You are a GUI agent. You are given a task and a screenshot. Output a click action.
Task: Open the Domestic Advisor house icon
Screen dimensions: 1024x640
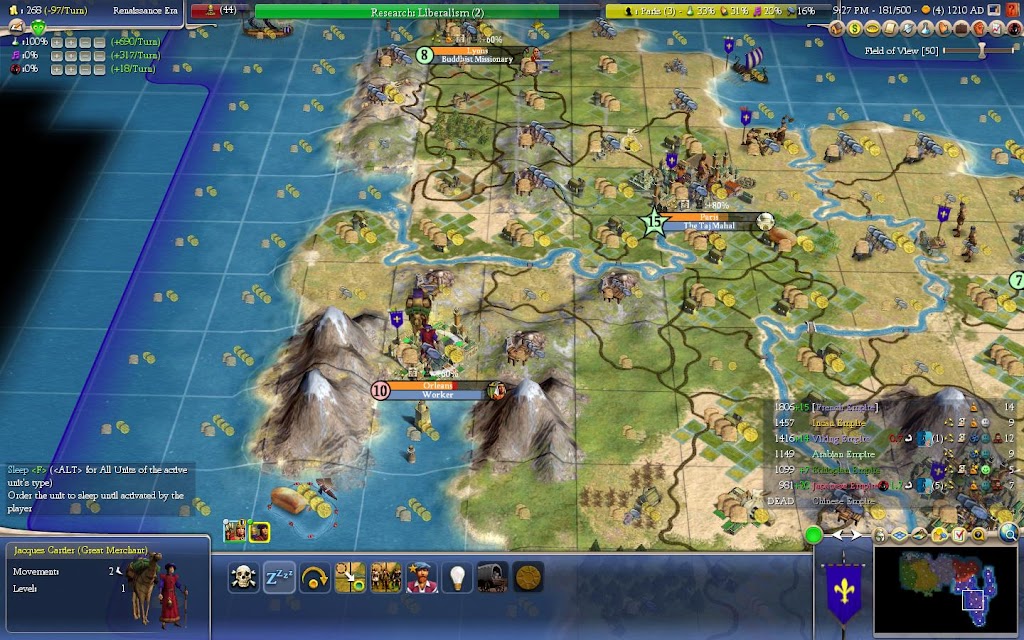coord(839,29)
